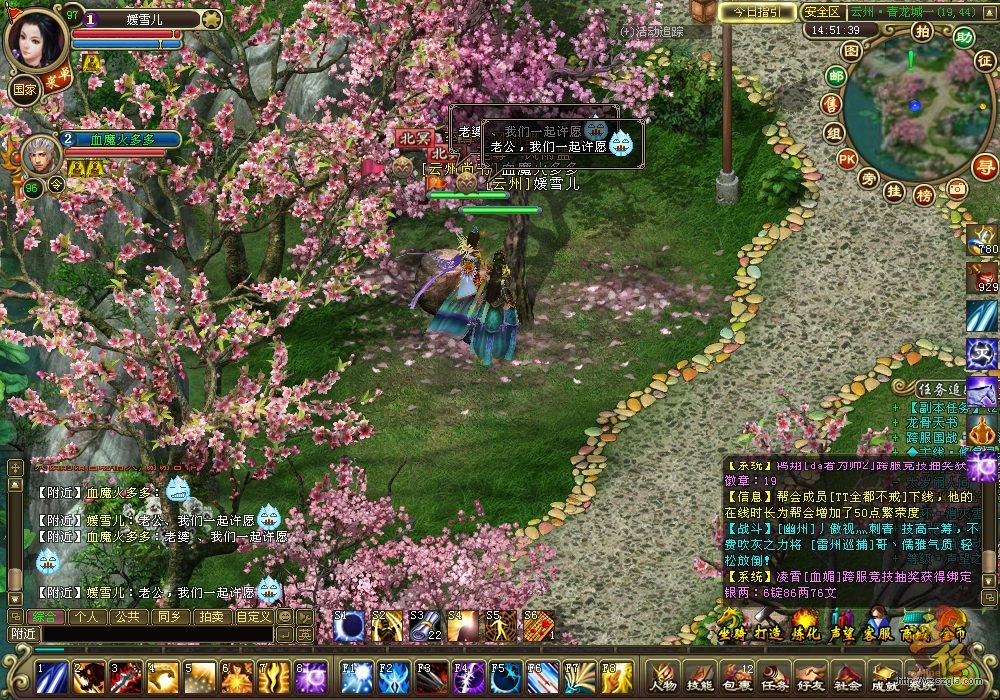Use the item in slot S3
This screenshot has width=1000, height=700.
point(426,626)
